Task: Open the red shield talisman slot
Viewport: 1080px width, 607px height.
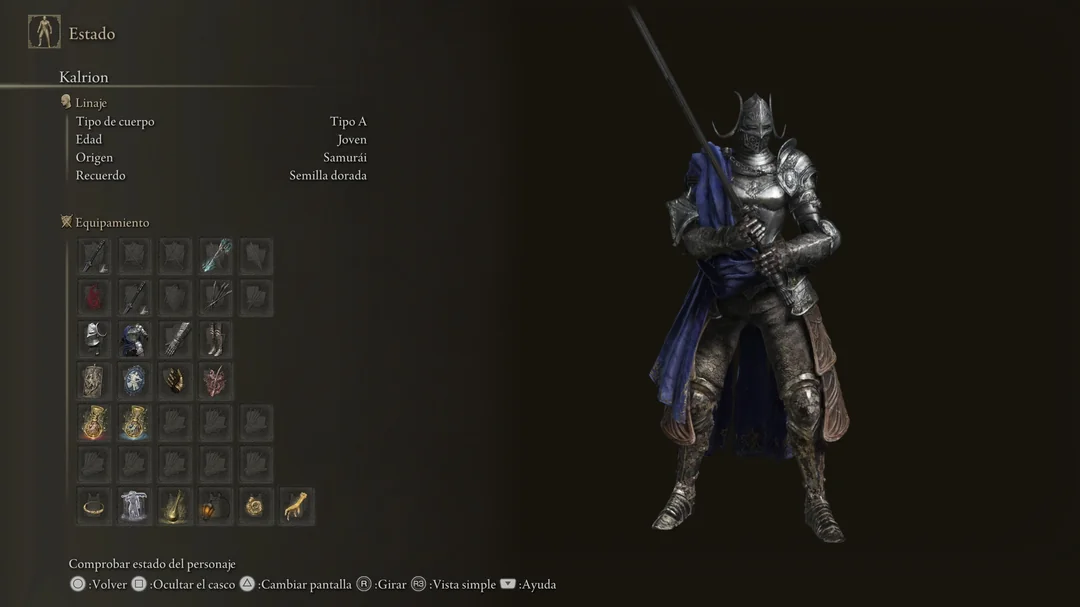Action: (215, 381)
